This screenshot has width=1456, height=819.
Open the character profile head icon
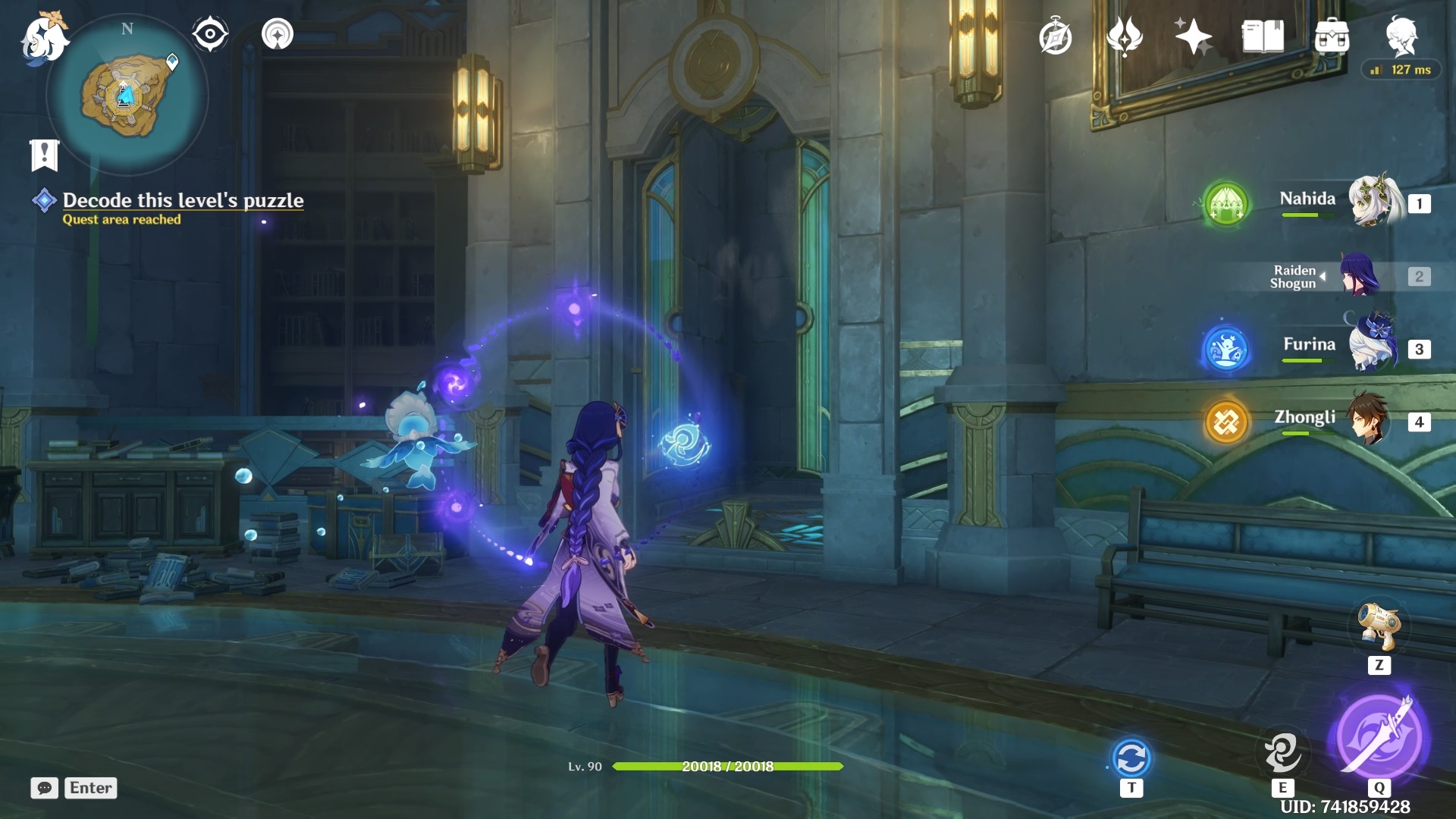pos(1401,35)
